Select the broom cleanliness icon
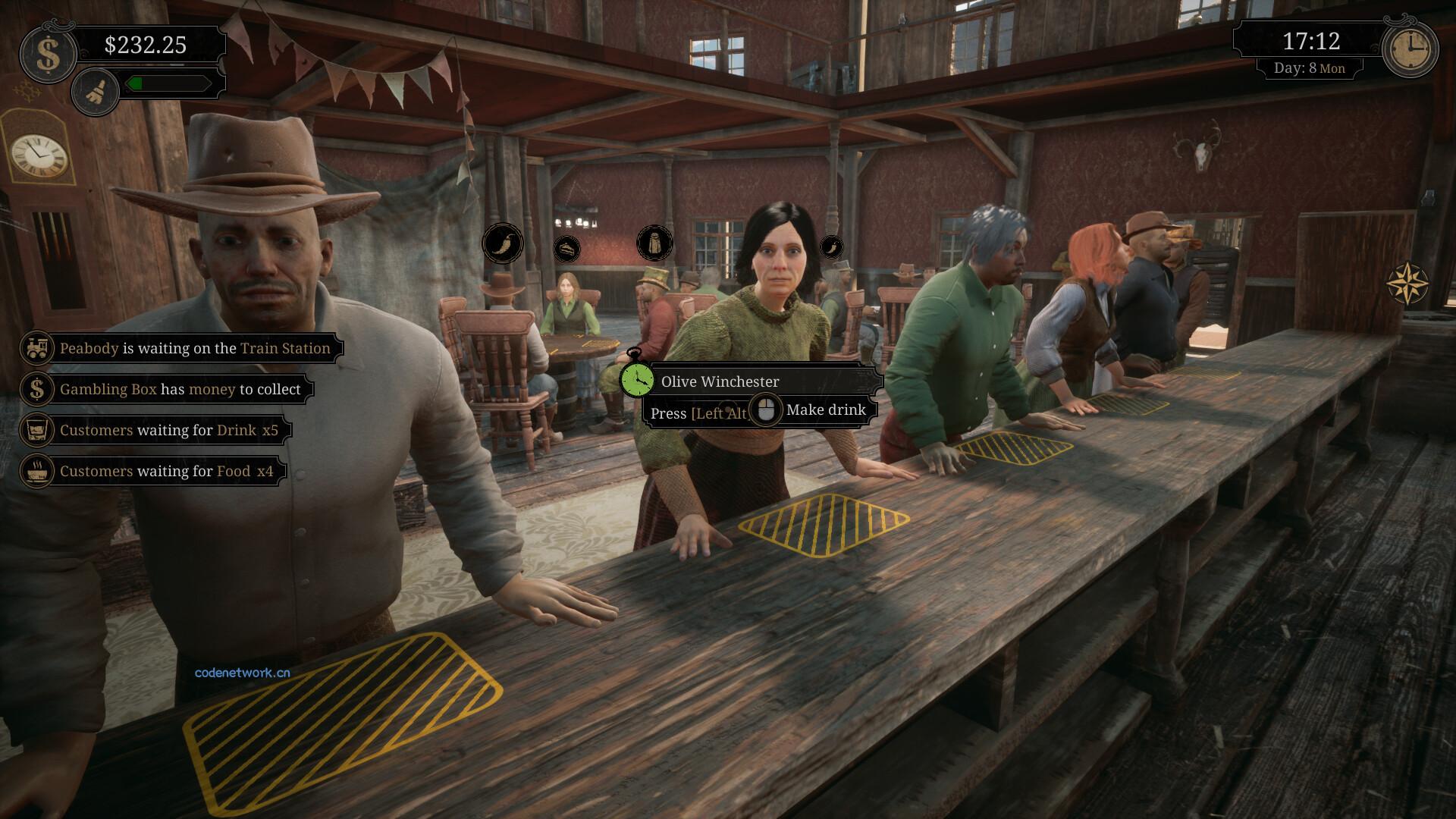This screenshot has height=819, width=1456. pos(96,92)
